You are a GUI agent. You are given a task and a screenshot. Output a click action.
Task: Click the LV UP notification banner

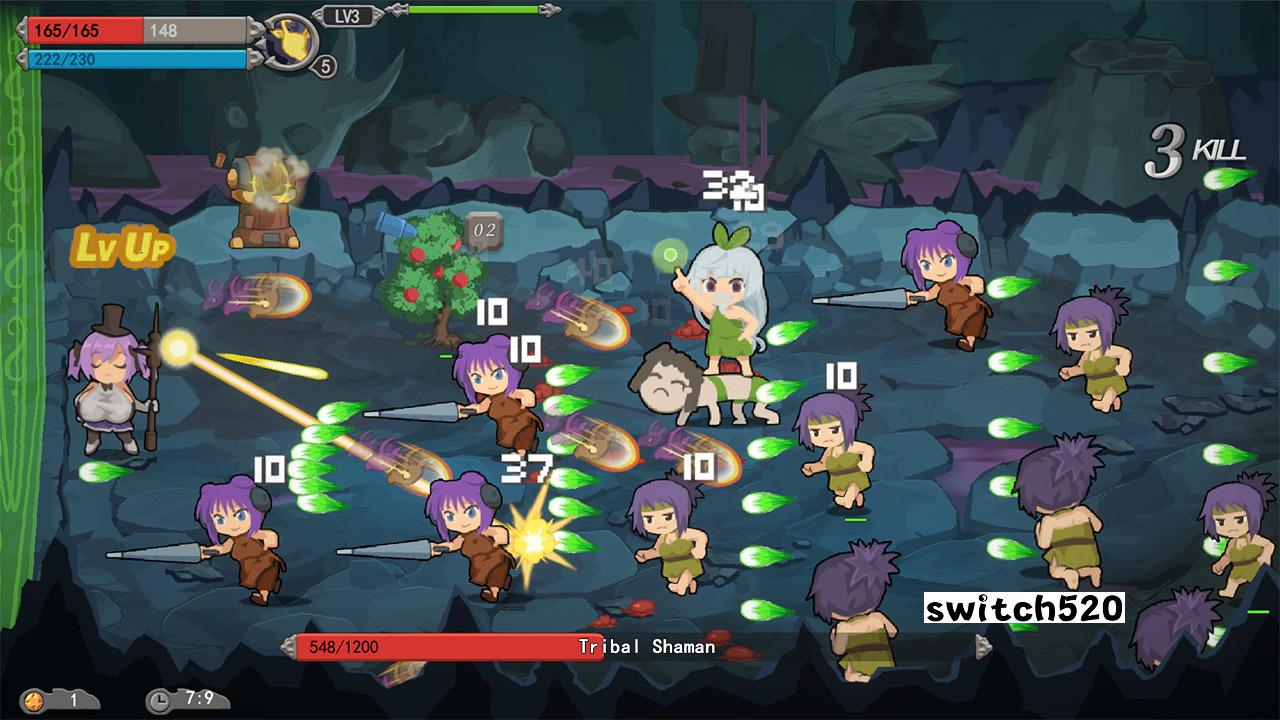pyautogui.click(x=124, y=247)
